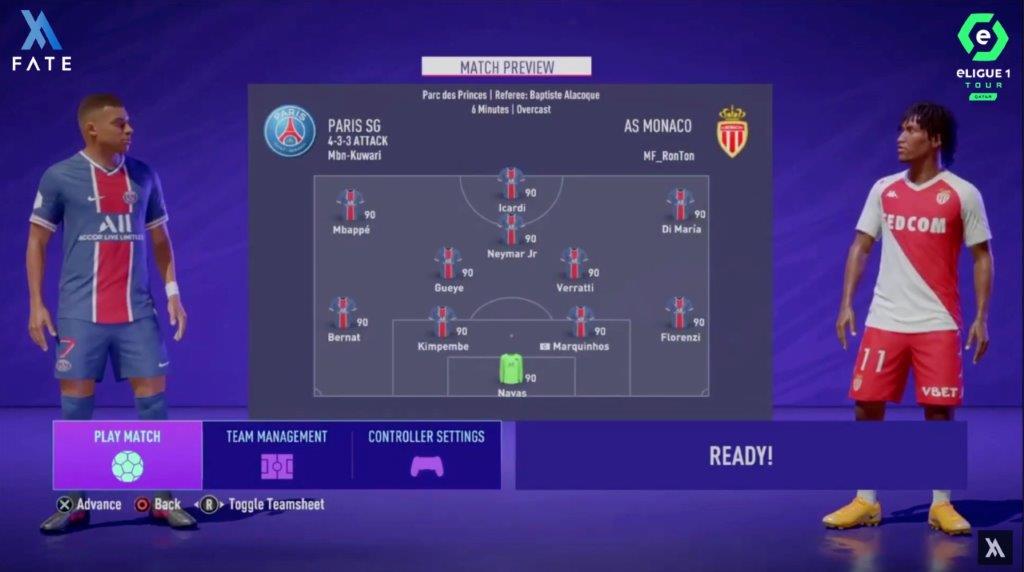Select Icardi on the teamsheet
Image resolution: width=1024 pixels, height=572 pixels.
[511, 185]
